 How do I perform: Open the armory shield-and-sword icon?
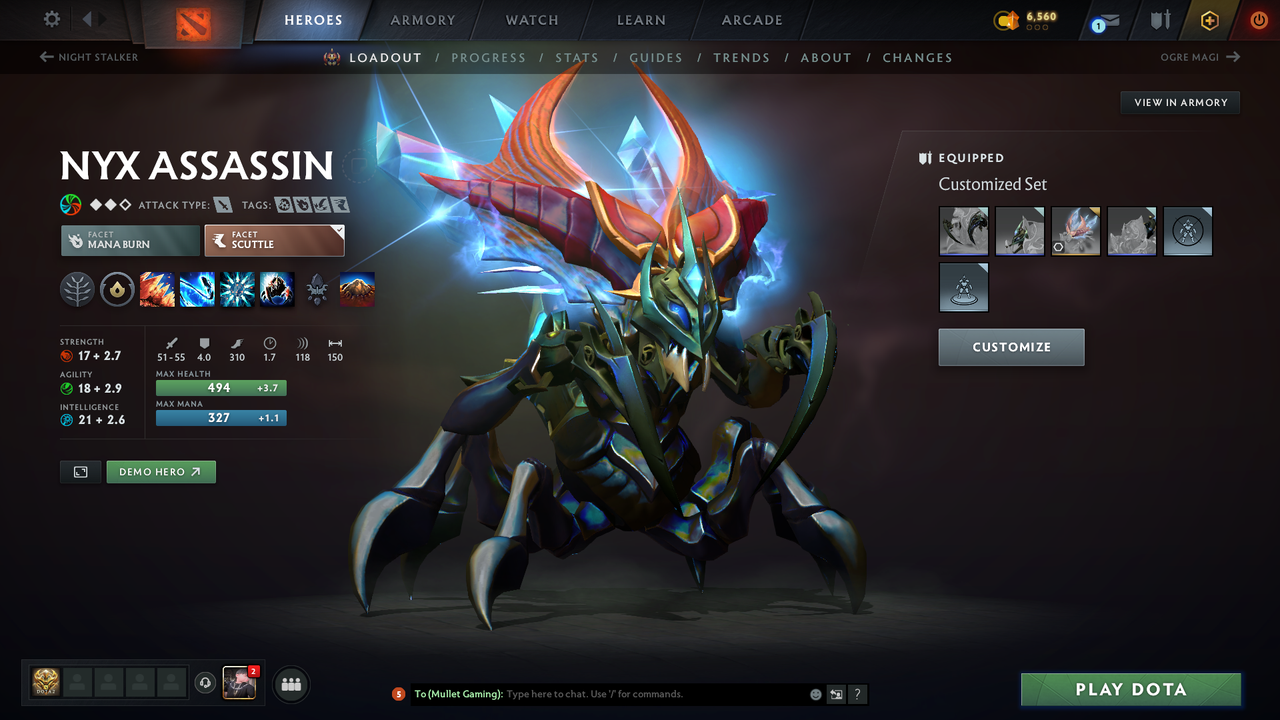1160,19
